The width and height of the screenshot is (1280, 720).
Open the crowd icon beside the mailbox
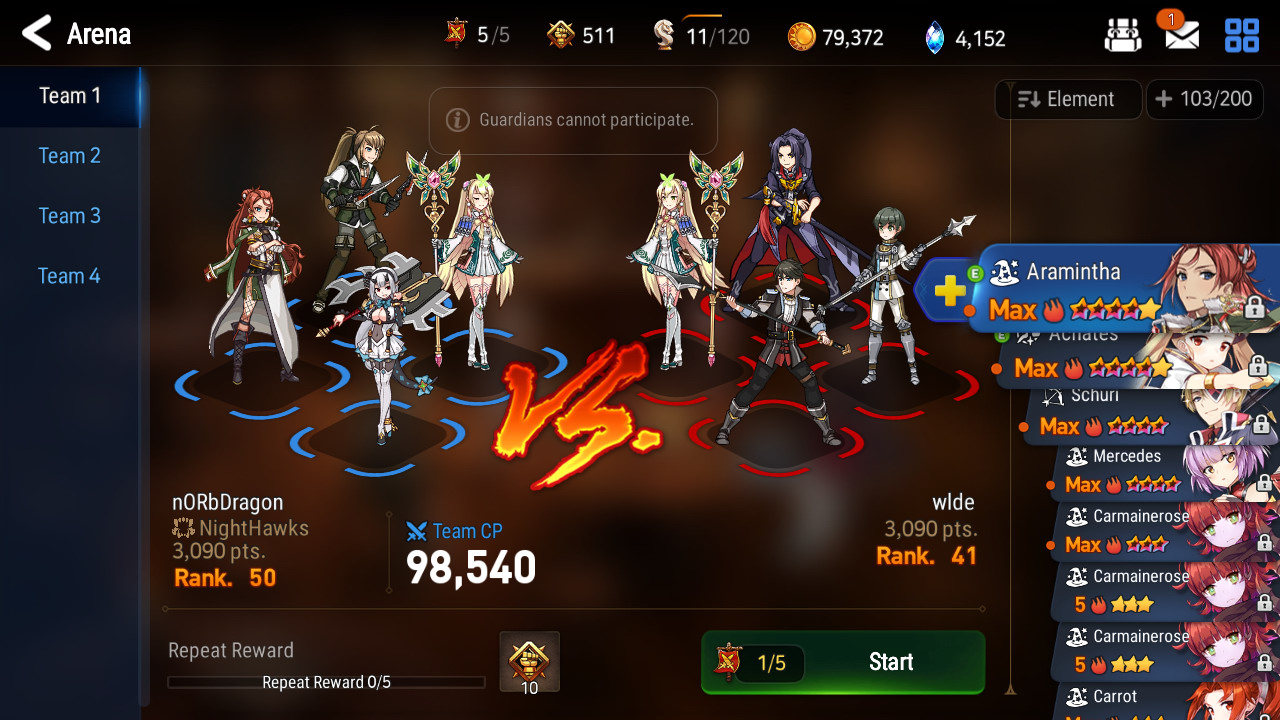(x=1123, y=36)
